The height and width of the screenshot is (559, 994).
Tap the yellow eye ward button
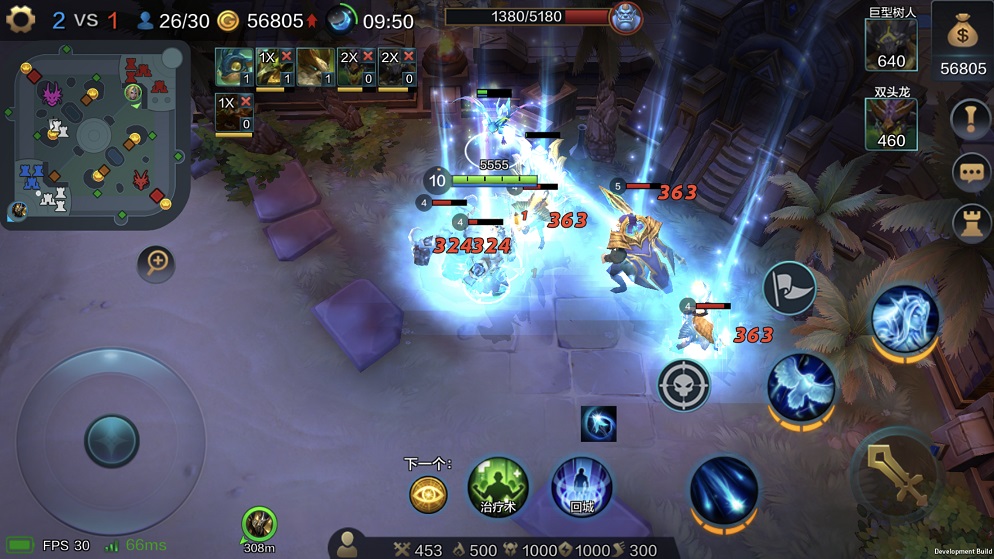(x=428, y=493)
